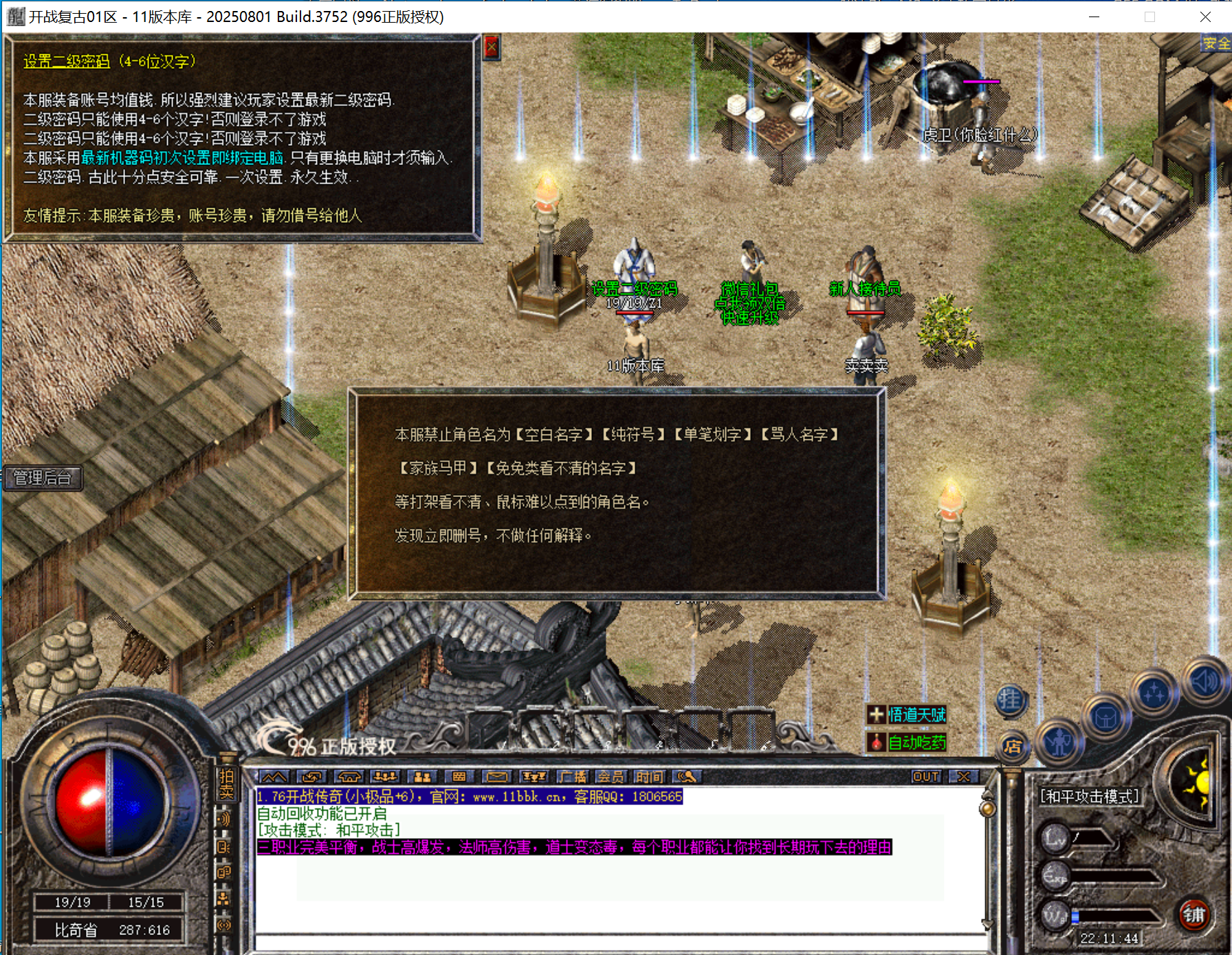Click the OUT logout button
The height and width of the screenshot is (955, 1232).
pyautogui.click(x=925, y=777)
